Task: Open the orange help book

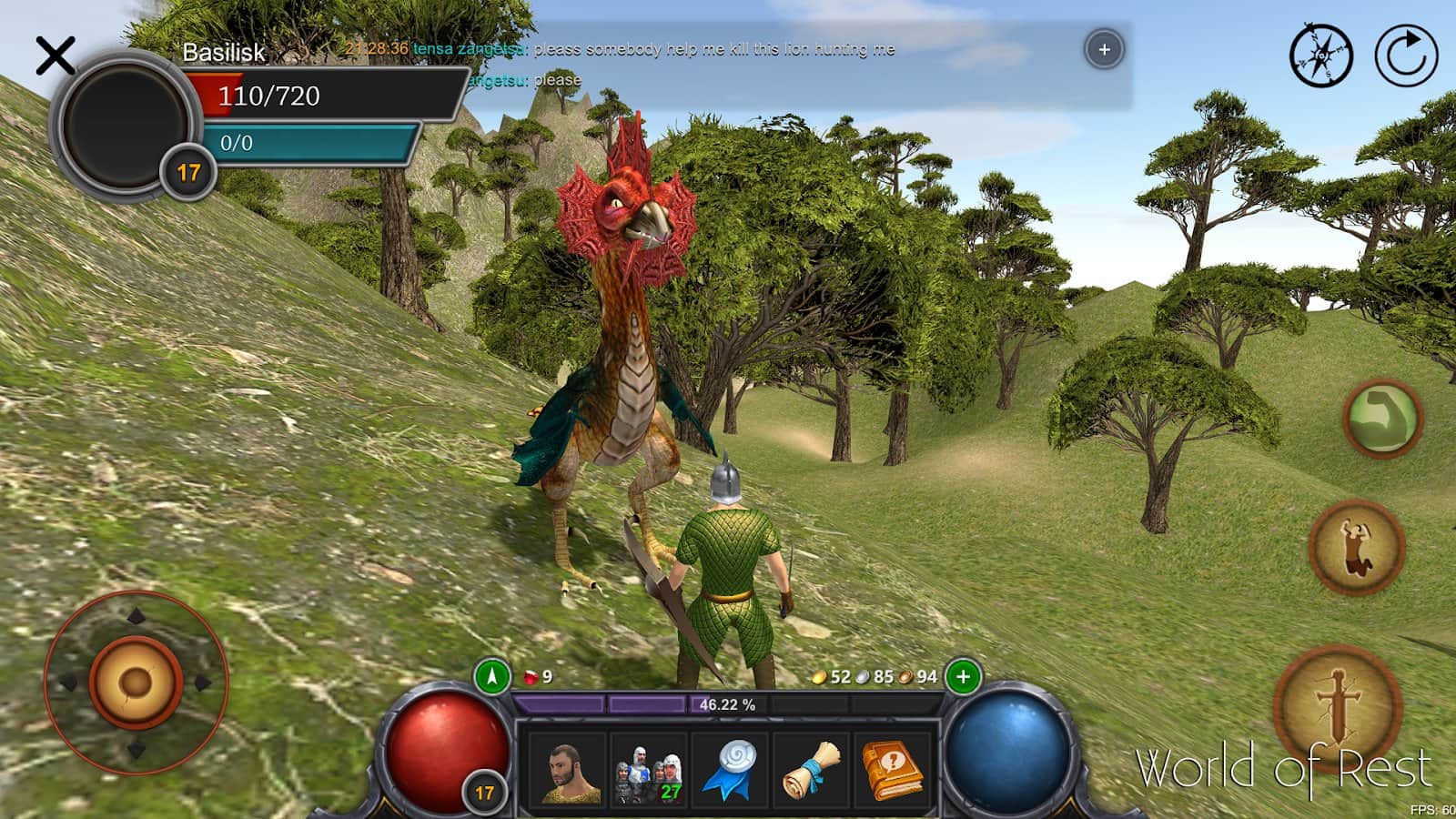Action: 891,772
